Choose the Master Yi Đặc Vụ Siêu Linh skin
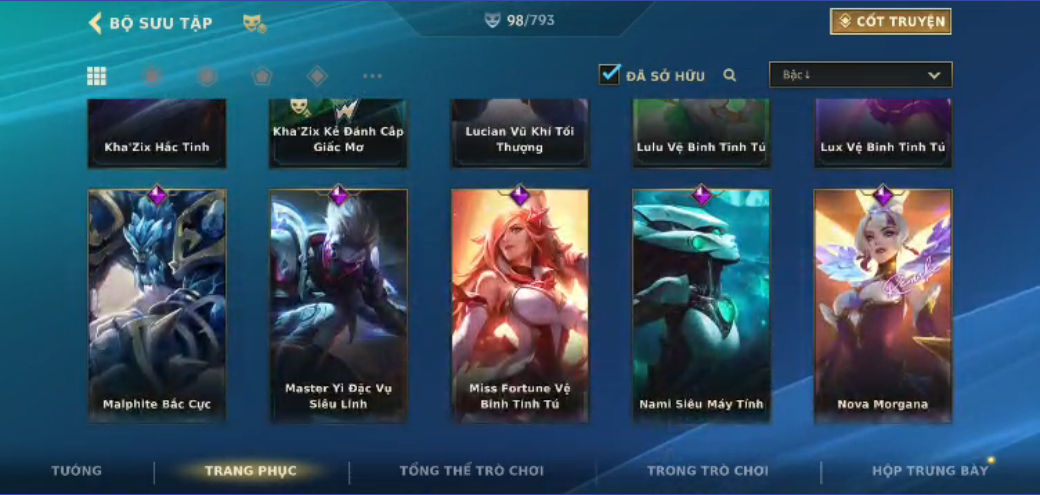The image size is (1040, 495). [x=339, y=305]
